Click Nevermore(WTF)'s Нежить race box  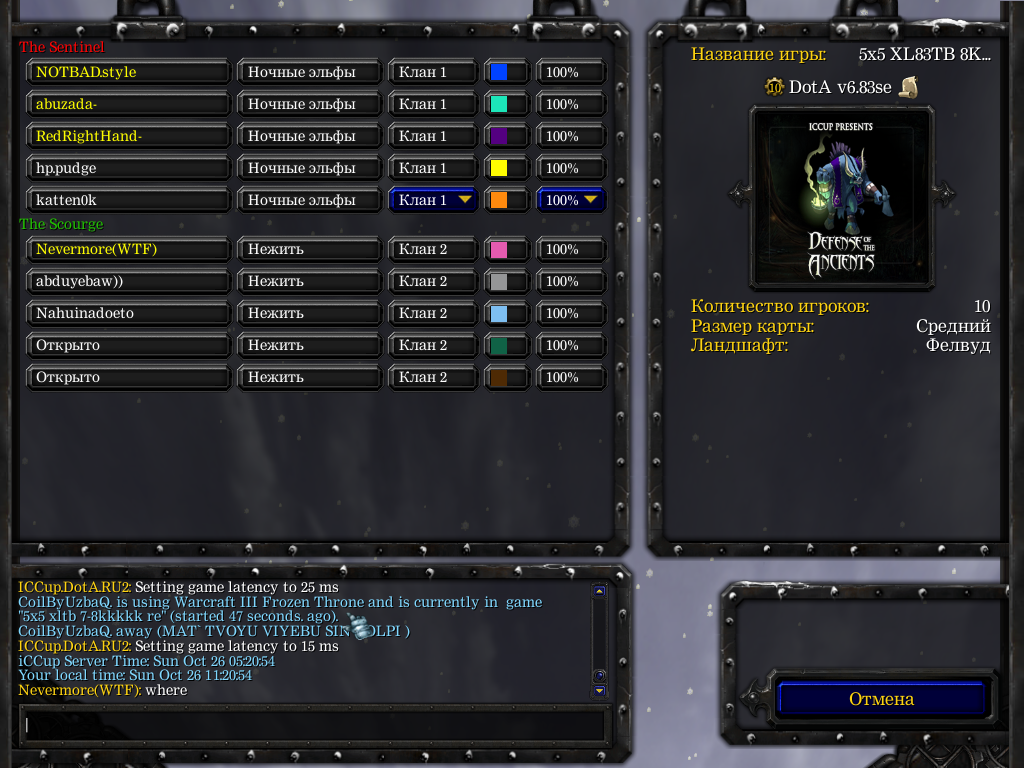point(310,249)
